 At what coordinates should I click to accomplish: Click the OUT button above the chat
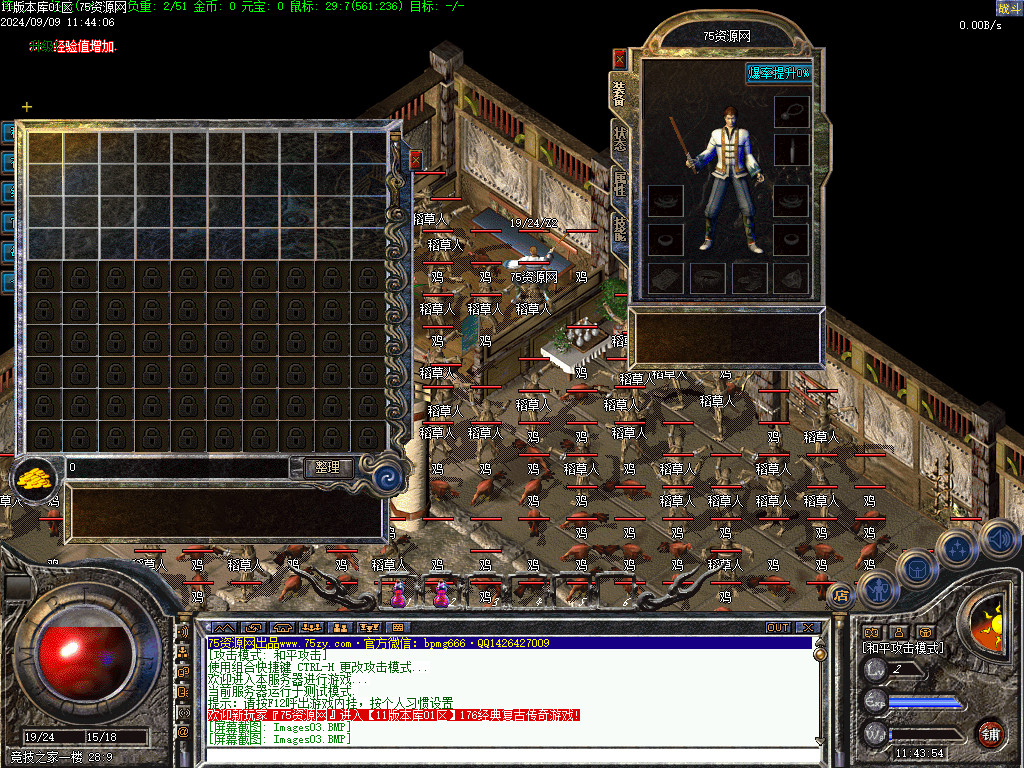pos(778,628)
